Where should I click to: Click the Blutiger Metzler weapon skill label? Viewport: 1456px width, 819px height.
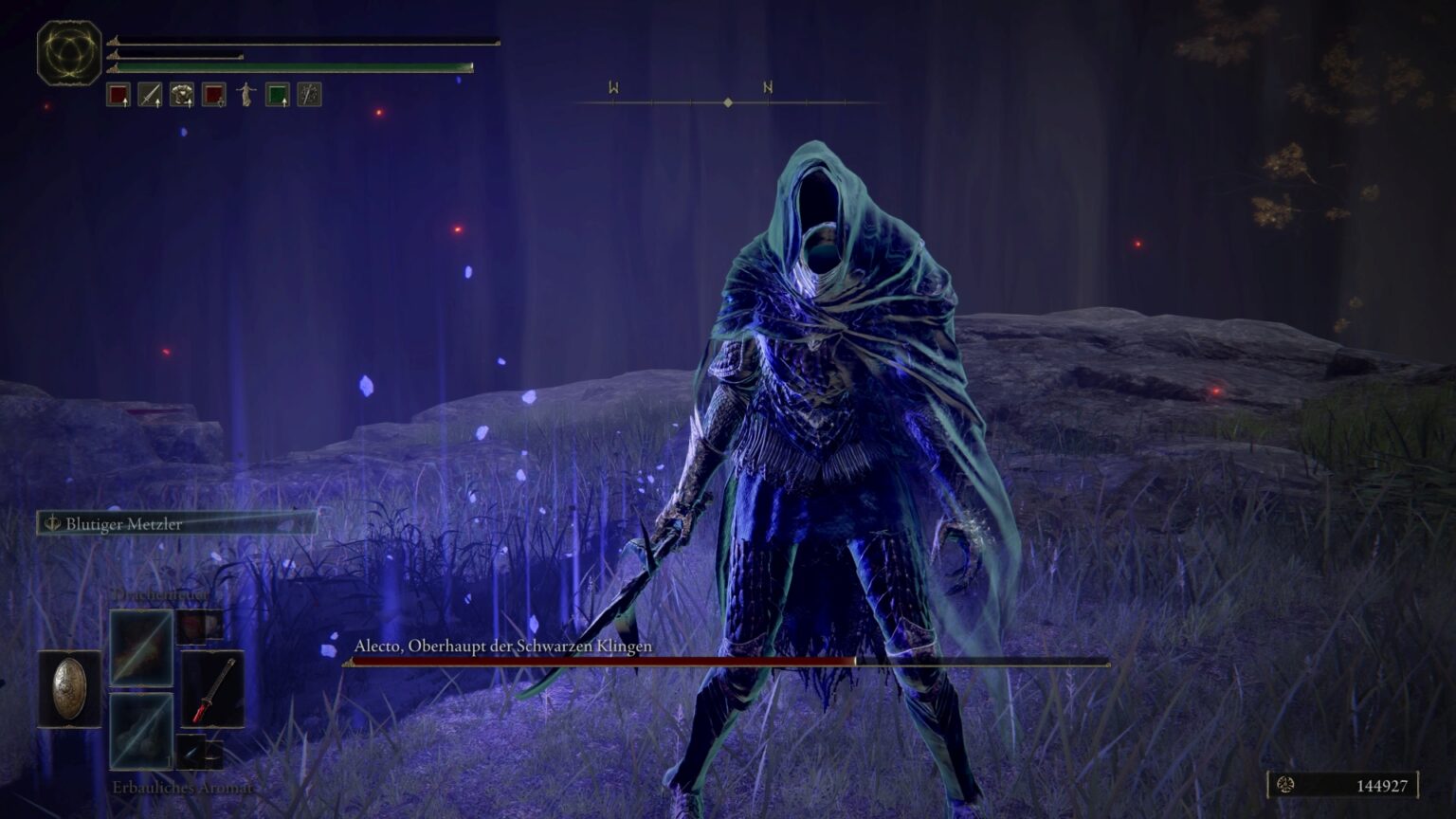pyautogui.click(x=123, y=523)
